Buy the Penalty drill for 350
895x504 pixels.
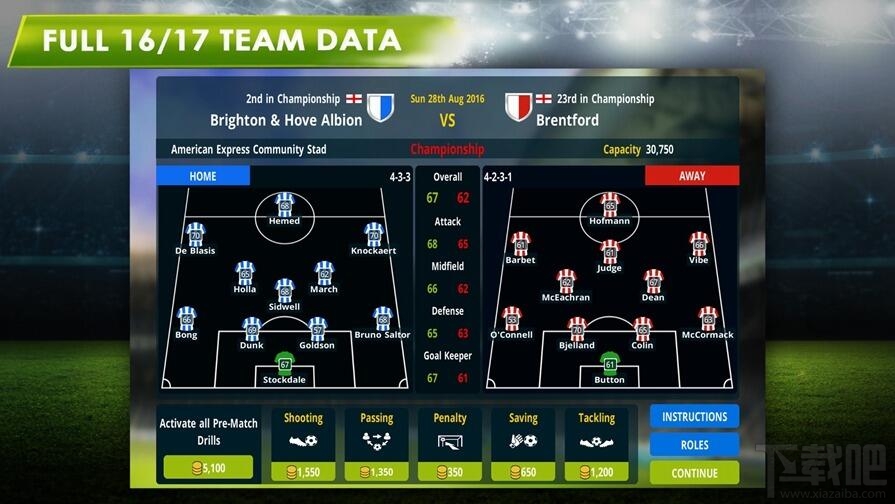pos(450,471)
